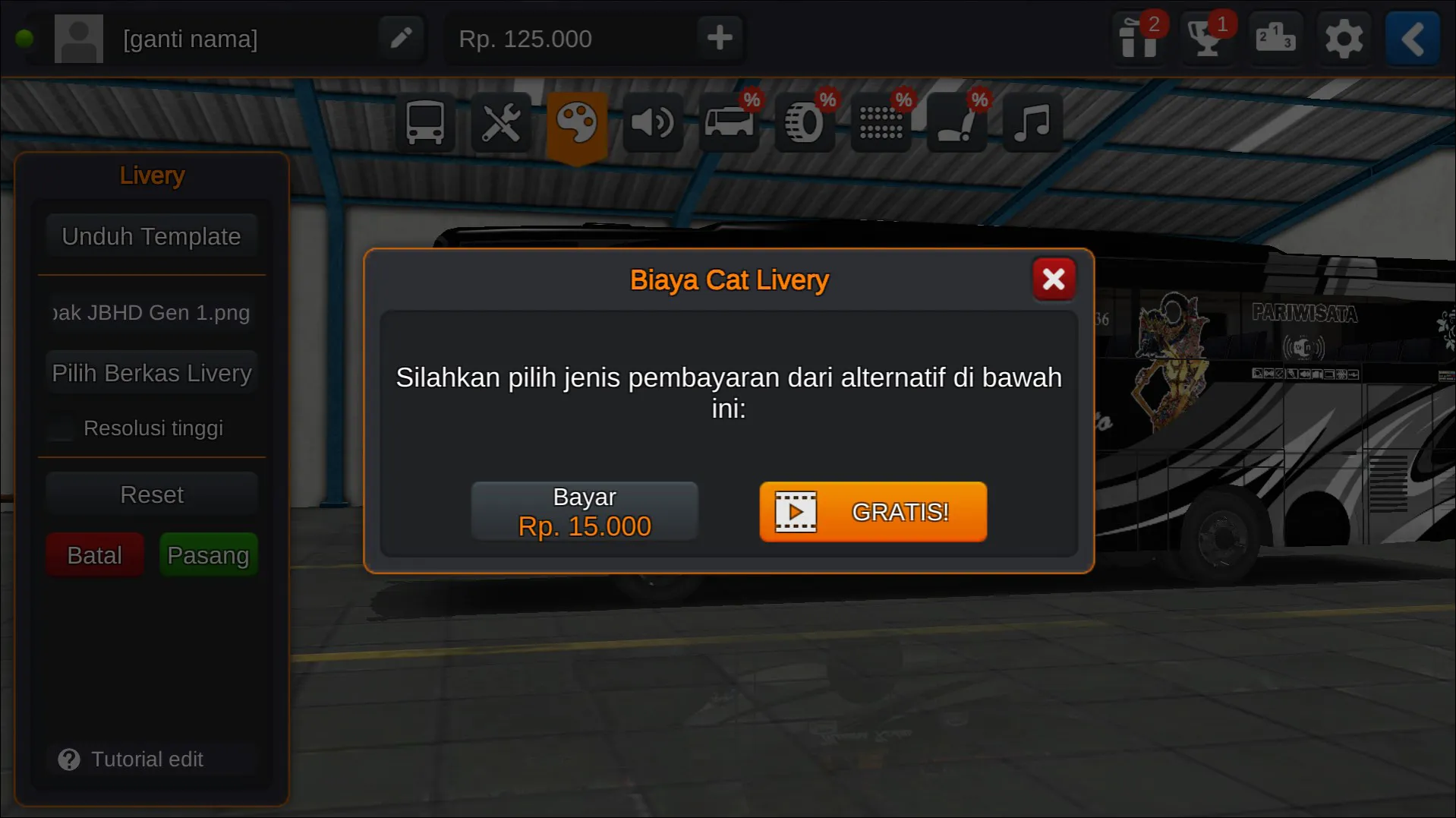Viewport: 1456px width, 818px height.
Task: Select the paint palette livery icon
Action: point(576,123)
